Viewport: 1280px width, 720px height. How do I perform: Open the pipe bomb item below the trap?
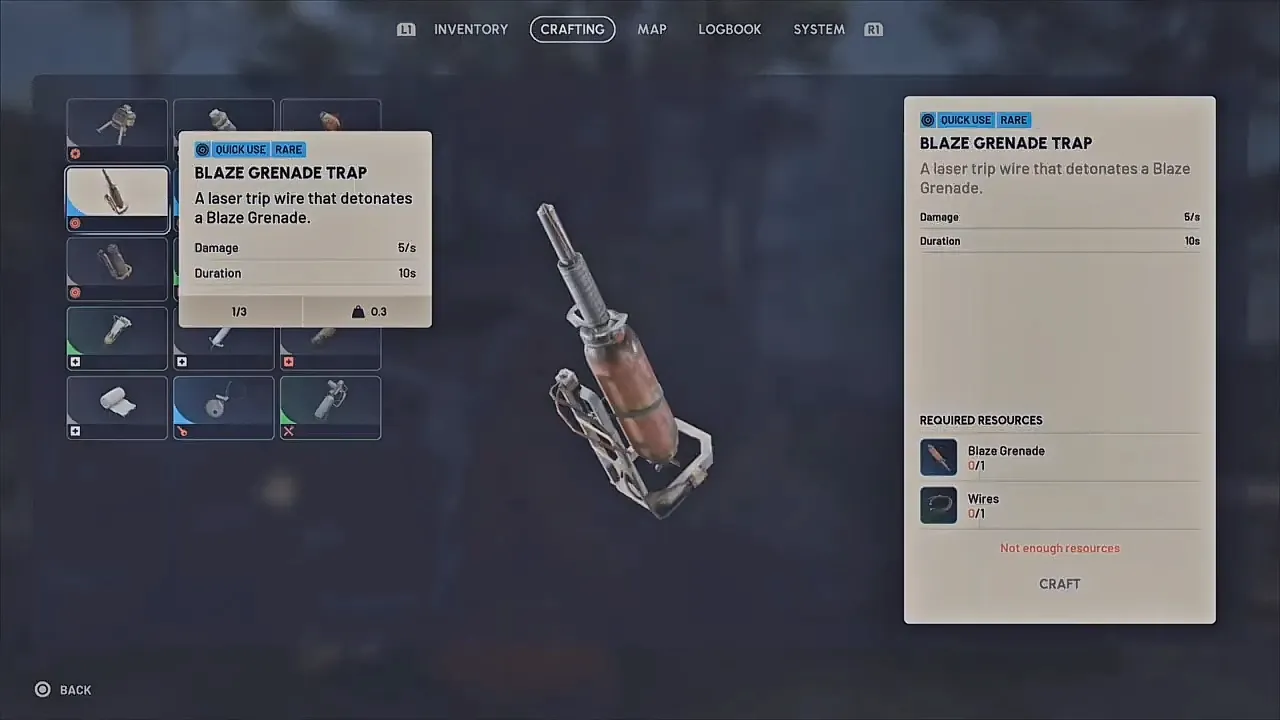tap(117, 268)
